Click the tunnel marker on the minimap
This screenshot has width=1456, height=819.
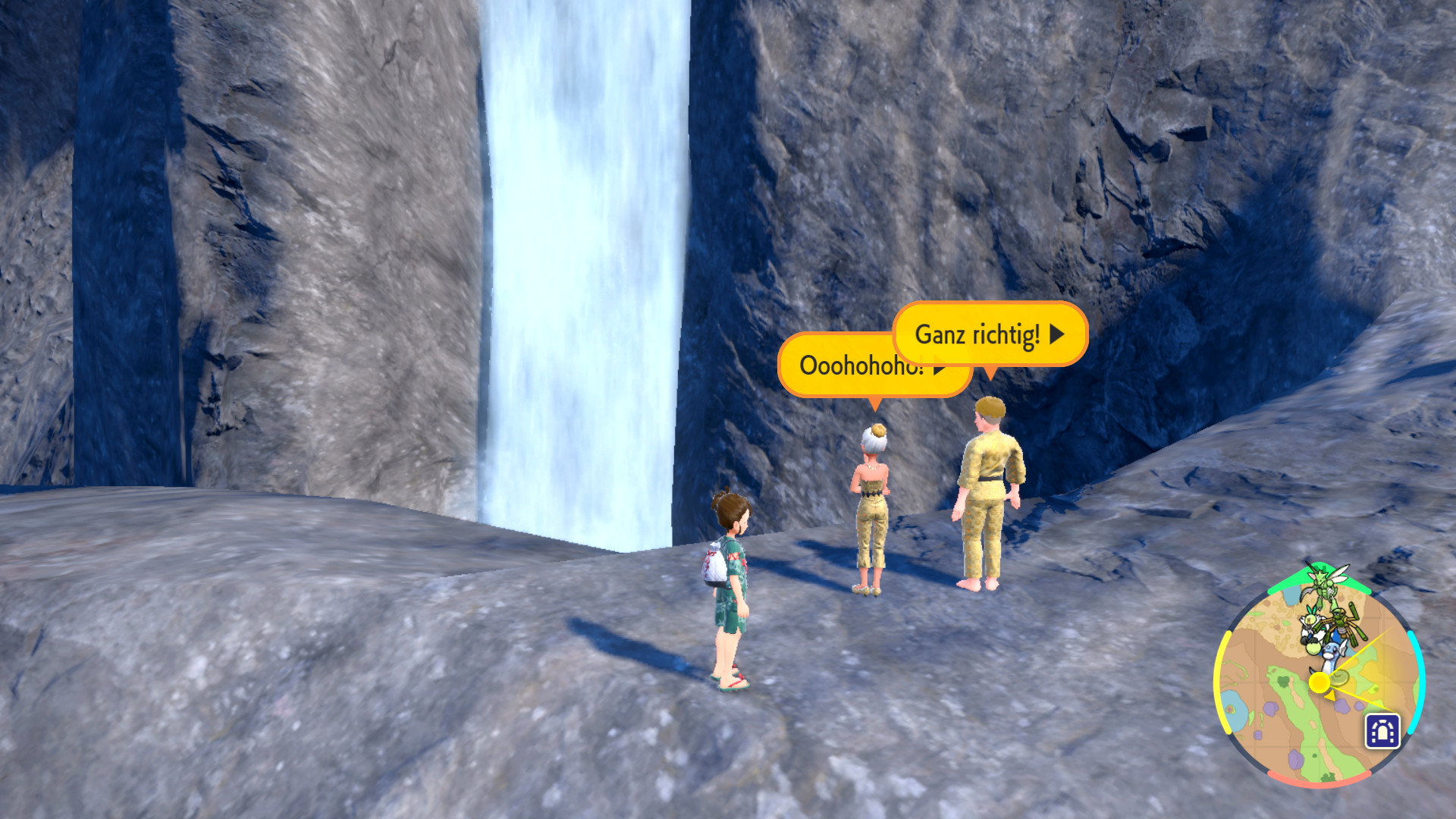point(1382,732)
